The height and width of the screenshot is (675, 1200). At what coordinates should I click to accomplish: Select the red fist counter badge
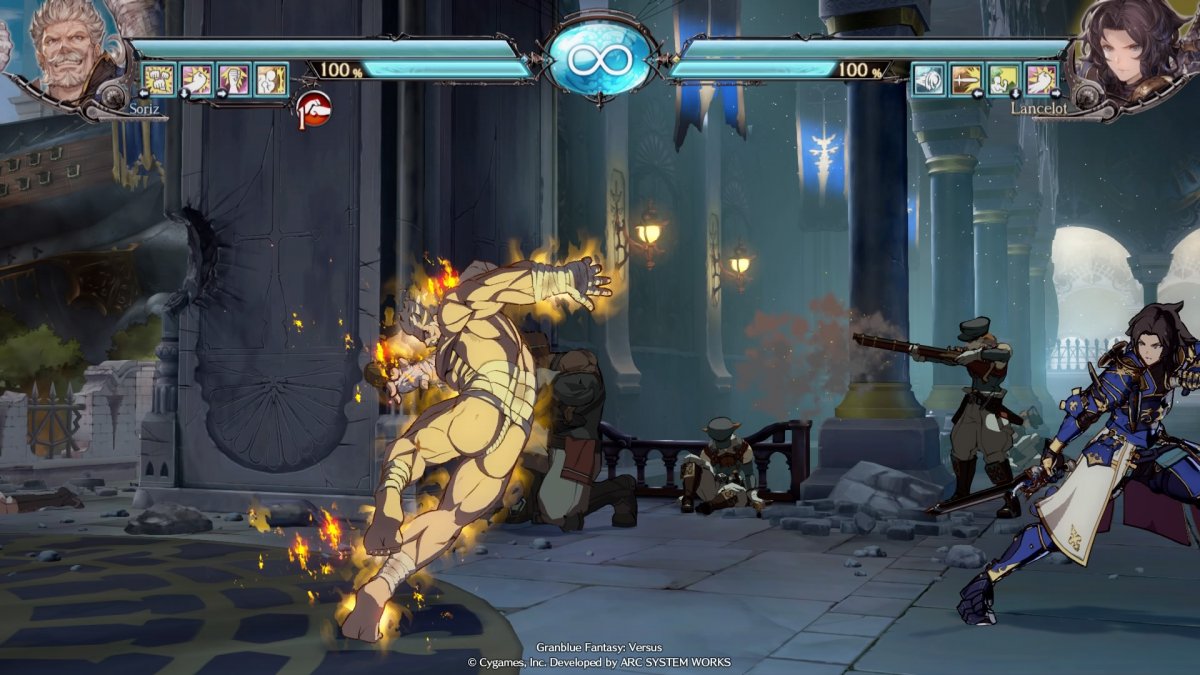coord(315,108)
